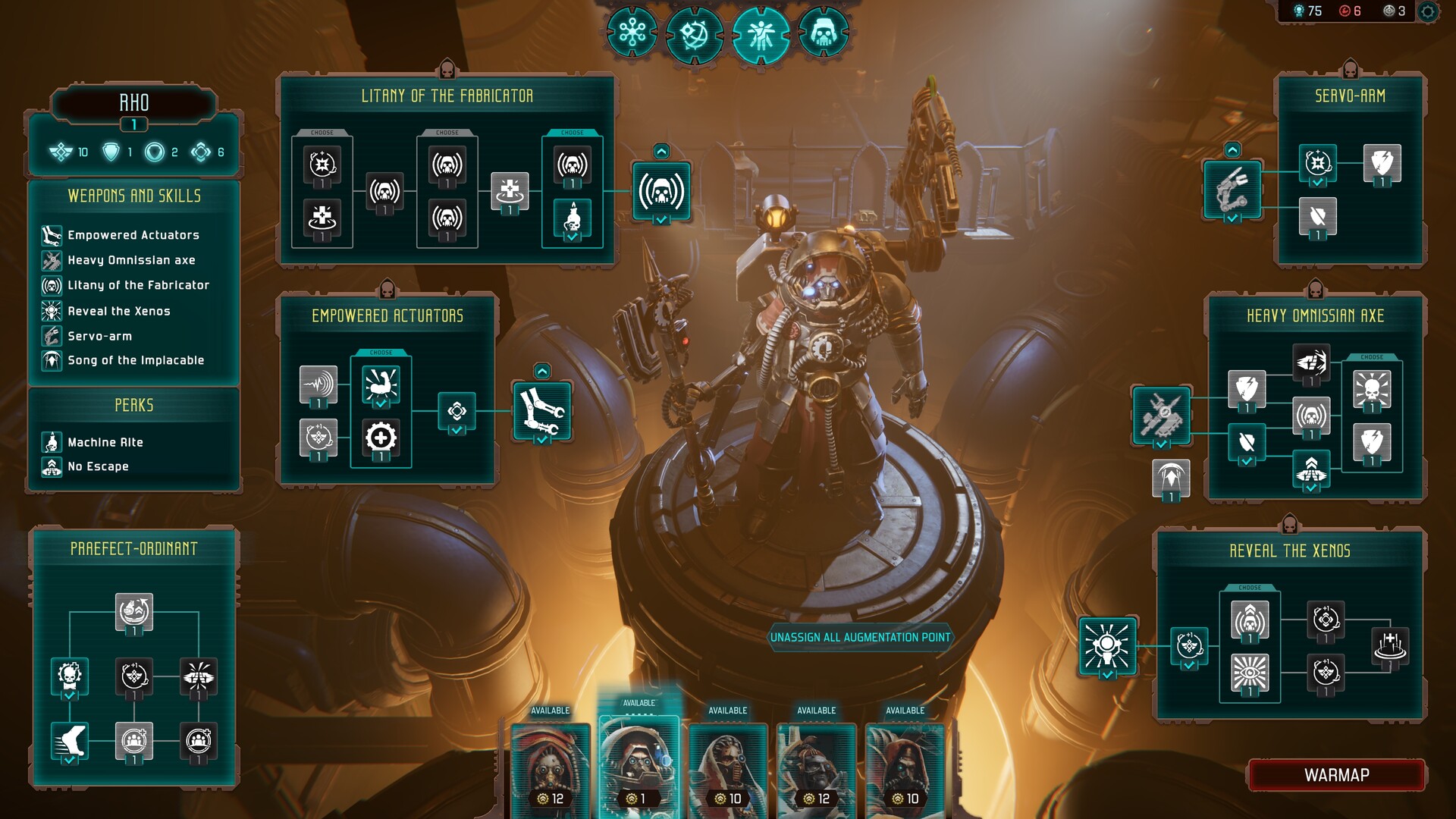This screenshot has height=819, width=1456.
Task: Open the settings gear icon
Action: 1428,11
